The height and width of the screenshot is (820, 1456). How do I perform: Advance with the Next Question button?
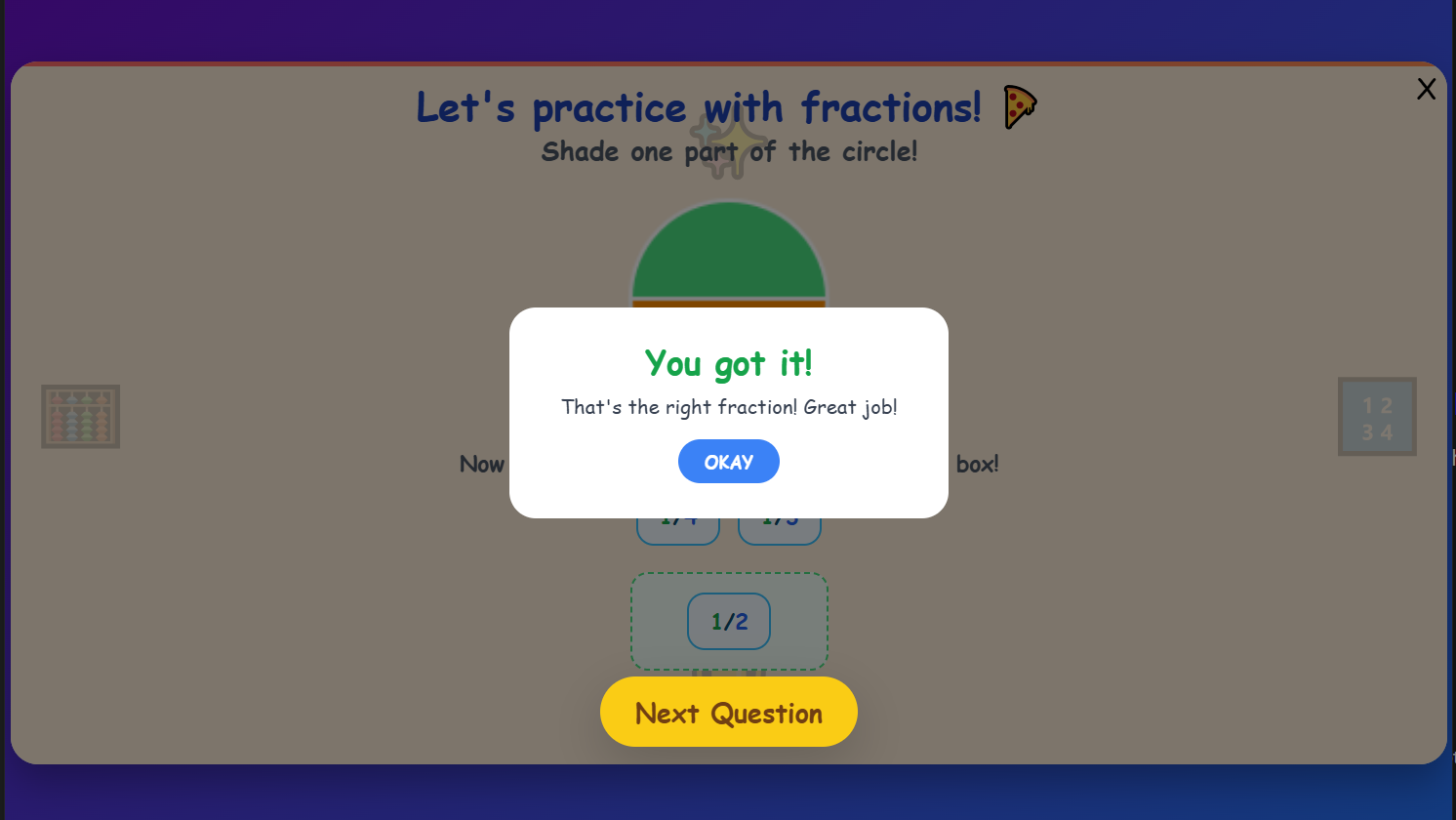(x=728, y=712)
